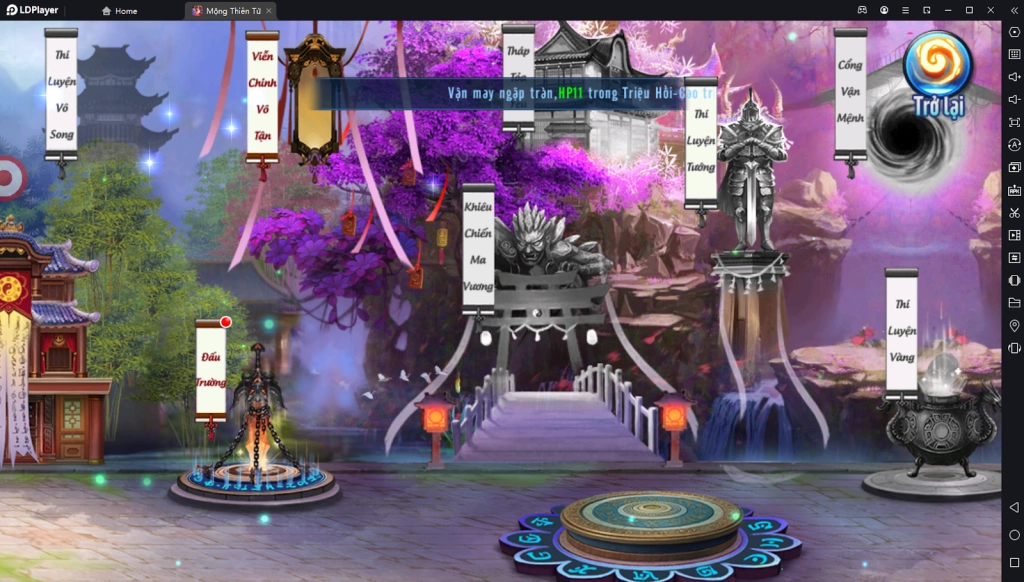Enter the Đấu Trường arena banner
Image resolution: width=1024 pixels, height=582 pixels.
(x=211, y=369)
